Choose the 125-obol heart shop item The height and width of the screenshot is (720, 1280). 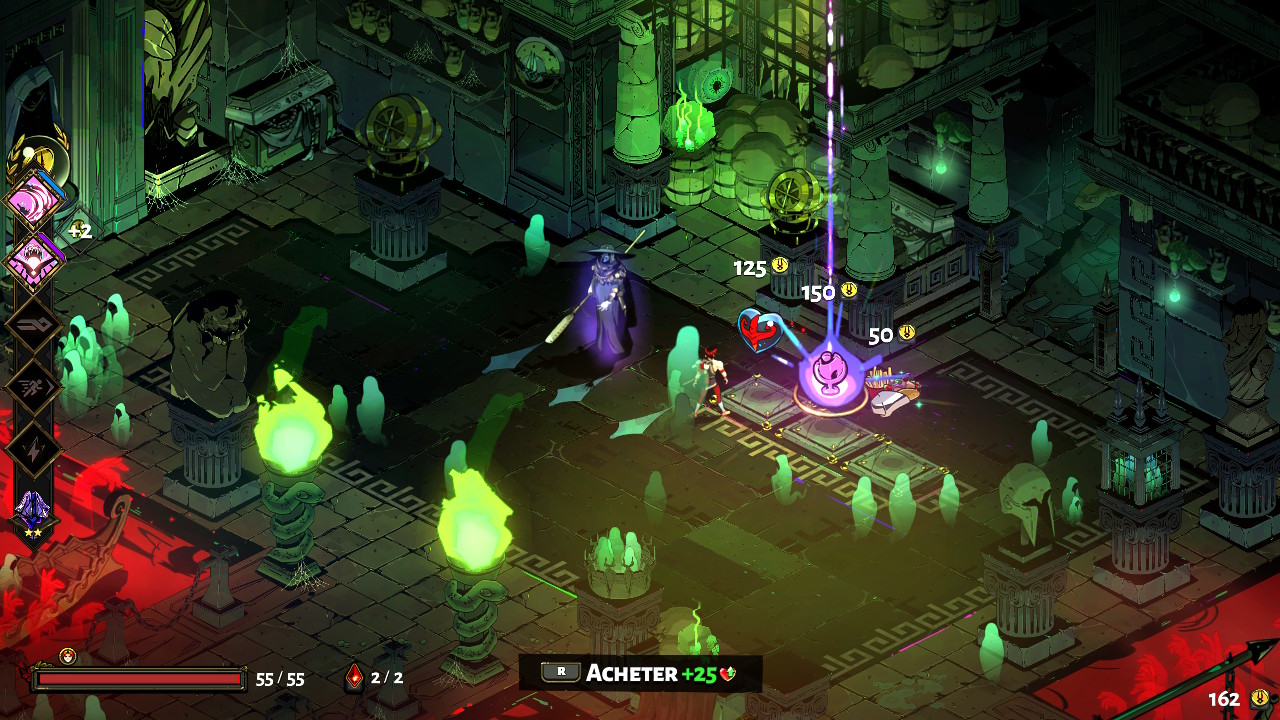point(760,331)
